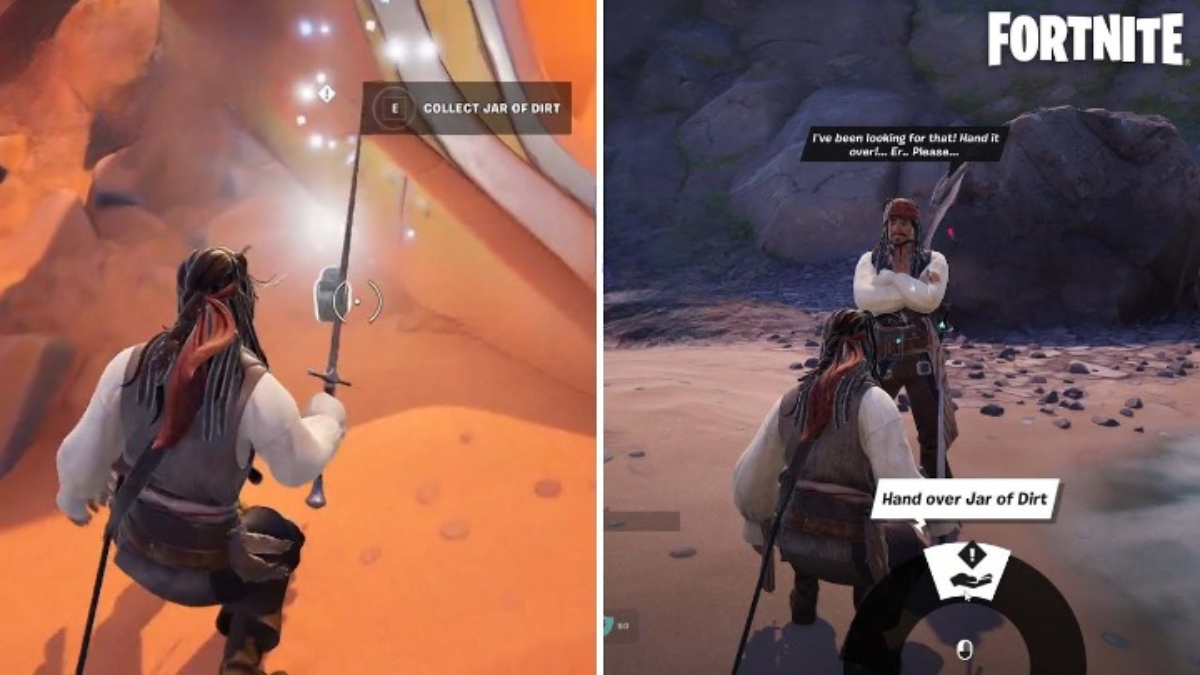The image size is (1200, 675).
Task: Select the hand-over icon on the dialogue wheel
Action: [x=966, y=571]
